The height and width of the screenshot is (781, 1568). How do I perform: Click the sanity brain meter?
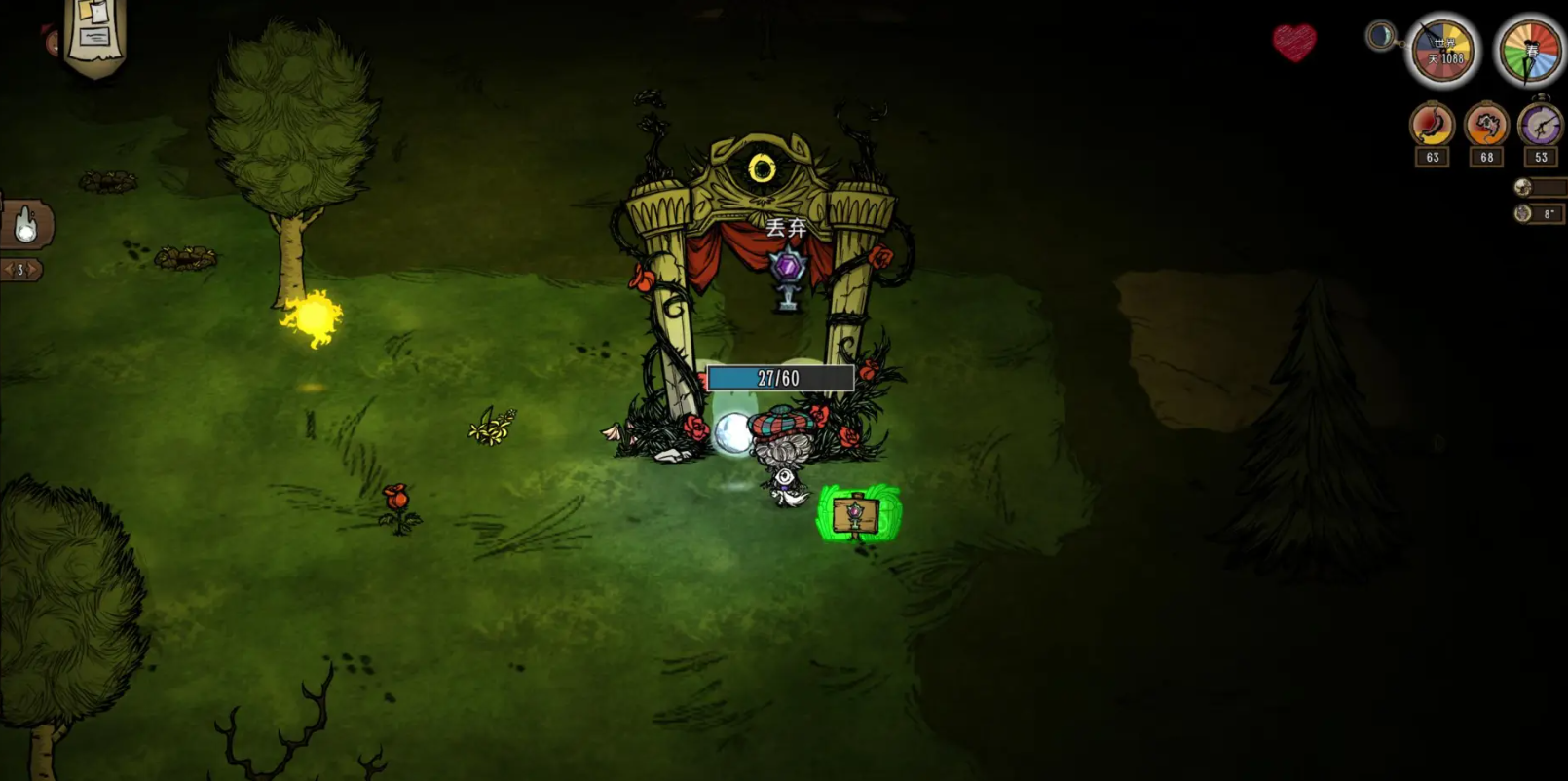pos(1486,126)
